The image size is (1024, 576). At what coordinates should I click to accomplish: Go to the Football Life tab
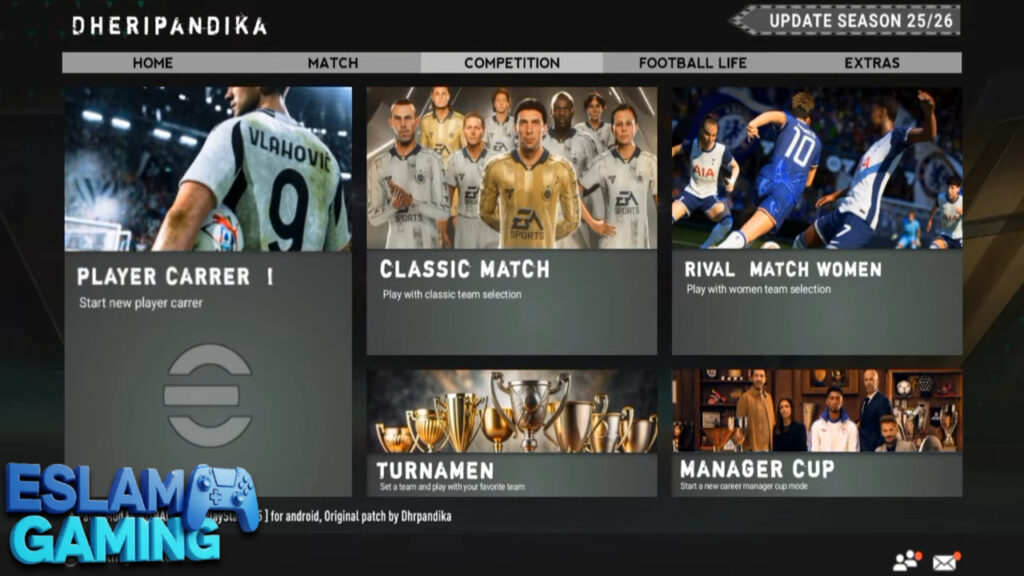point(692,63)
